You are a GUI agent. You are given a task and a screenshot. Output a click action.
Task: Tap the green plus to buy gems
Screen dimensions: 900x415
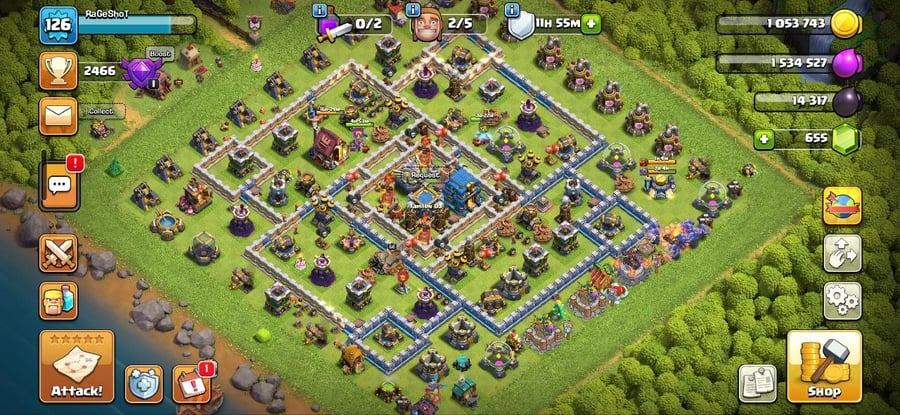click(765, 138)
